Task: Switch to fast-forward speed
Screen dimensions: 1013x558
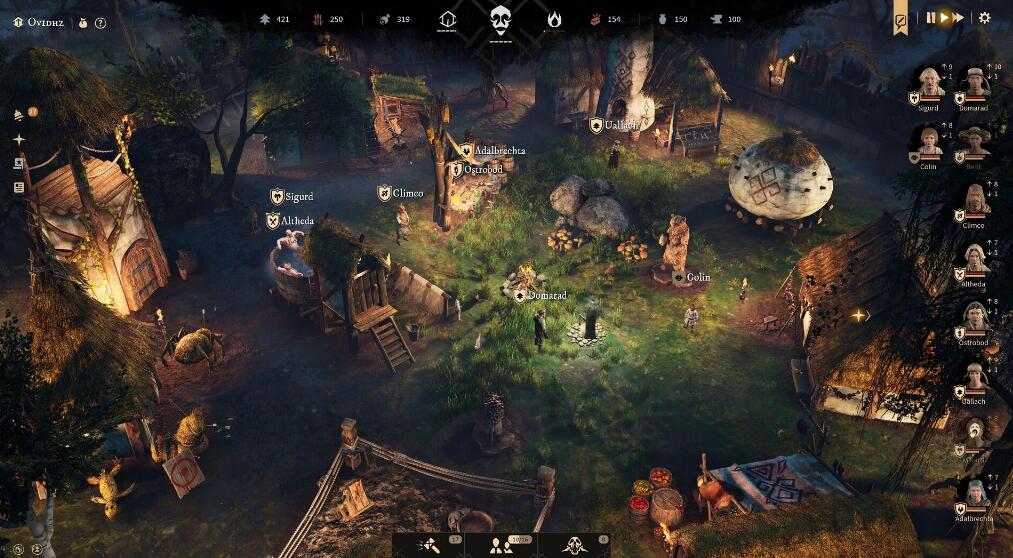Action: click(958, 17)
